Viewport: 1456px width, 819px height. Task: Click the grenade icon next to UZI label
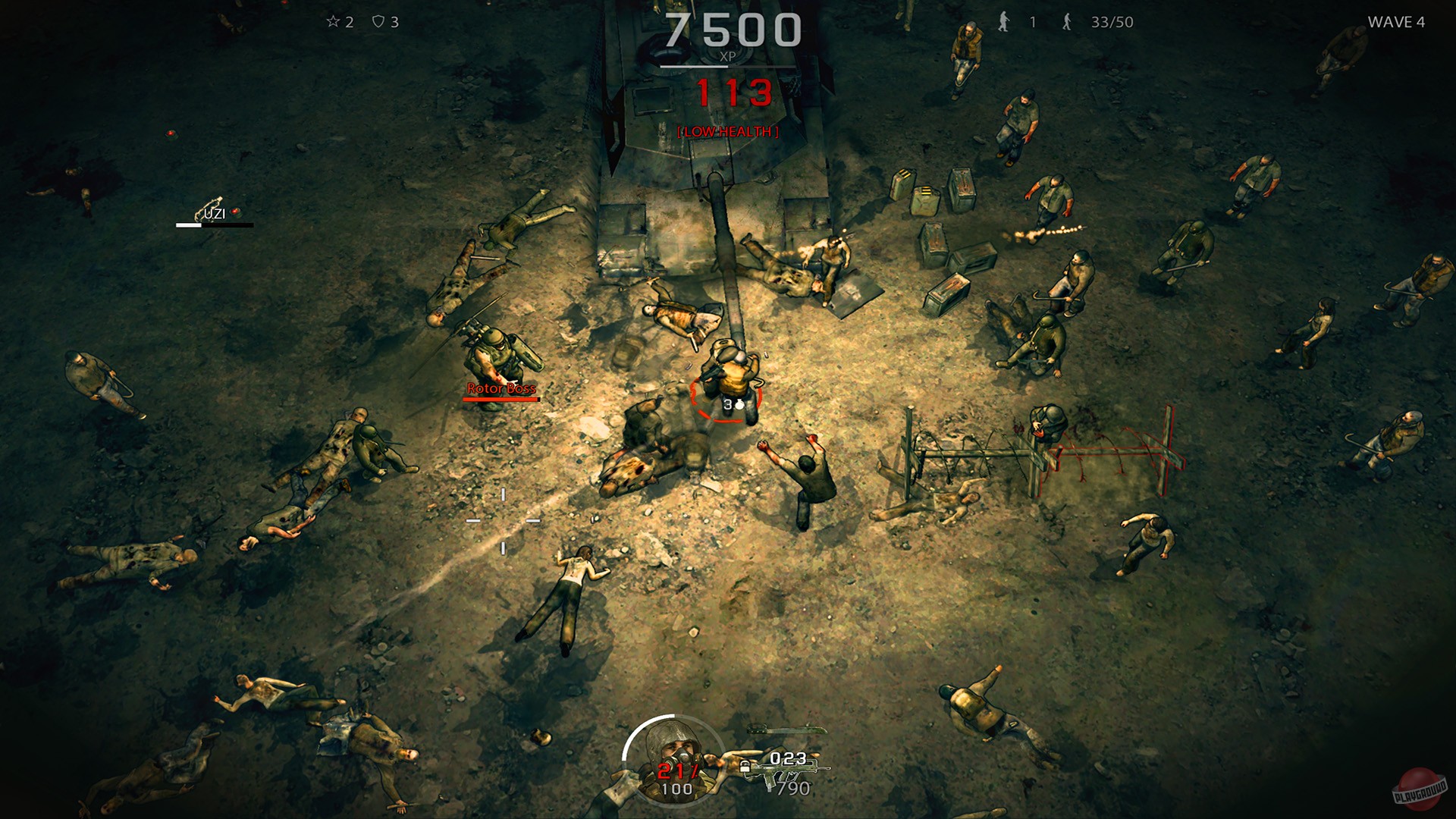click(x=235, y=213)
